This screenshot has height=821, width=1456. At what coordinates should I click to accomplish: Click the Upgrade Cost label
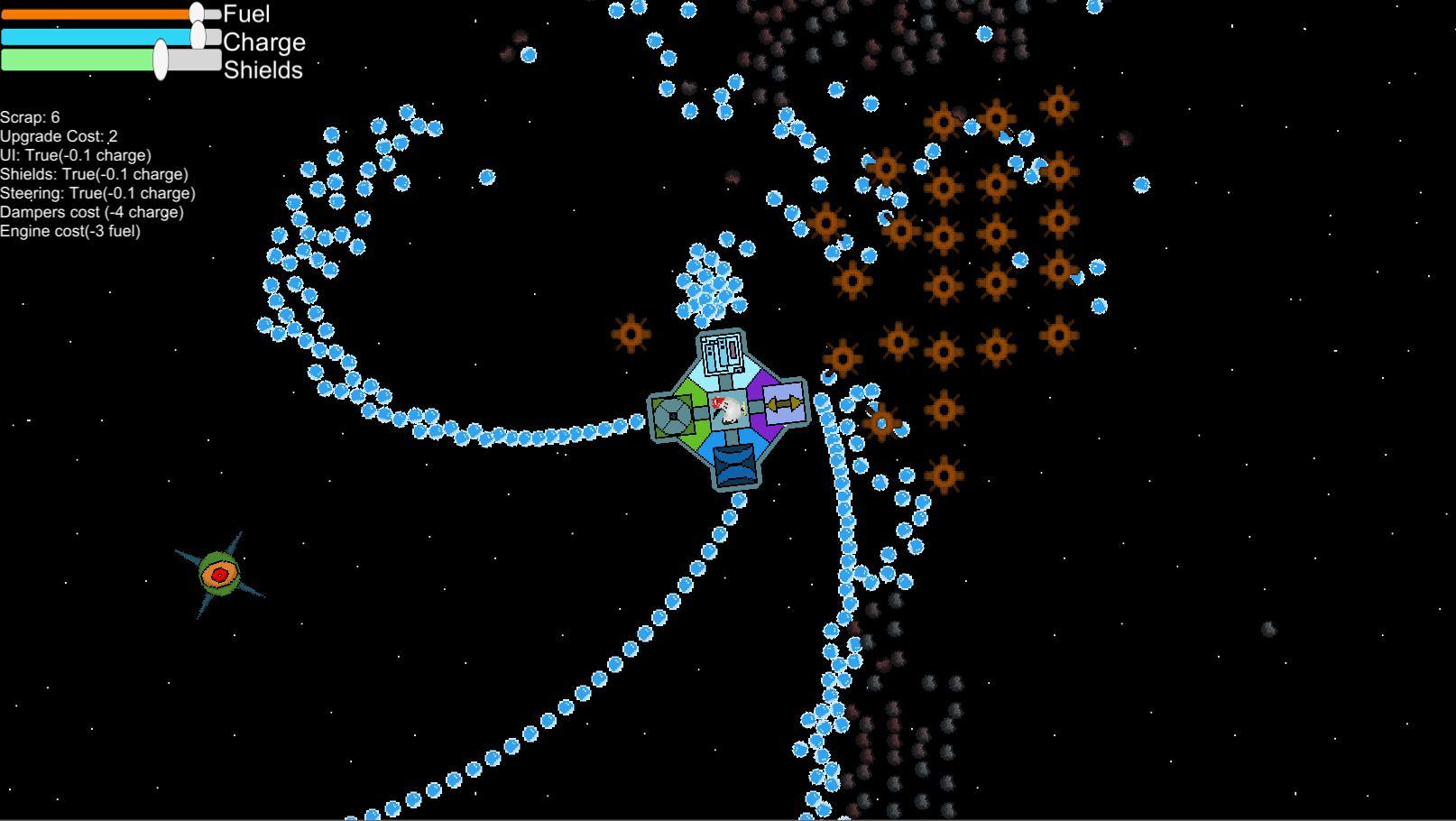[x=60, y=135]
